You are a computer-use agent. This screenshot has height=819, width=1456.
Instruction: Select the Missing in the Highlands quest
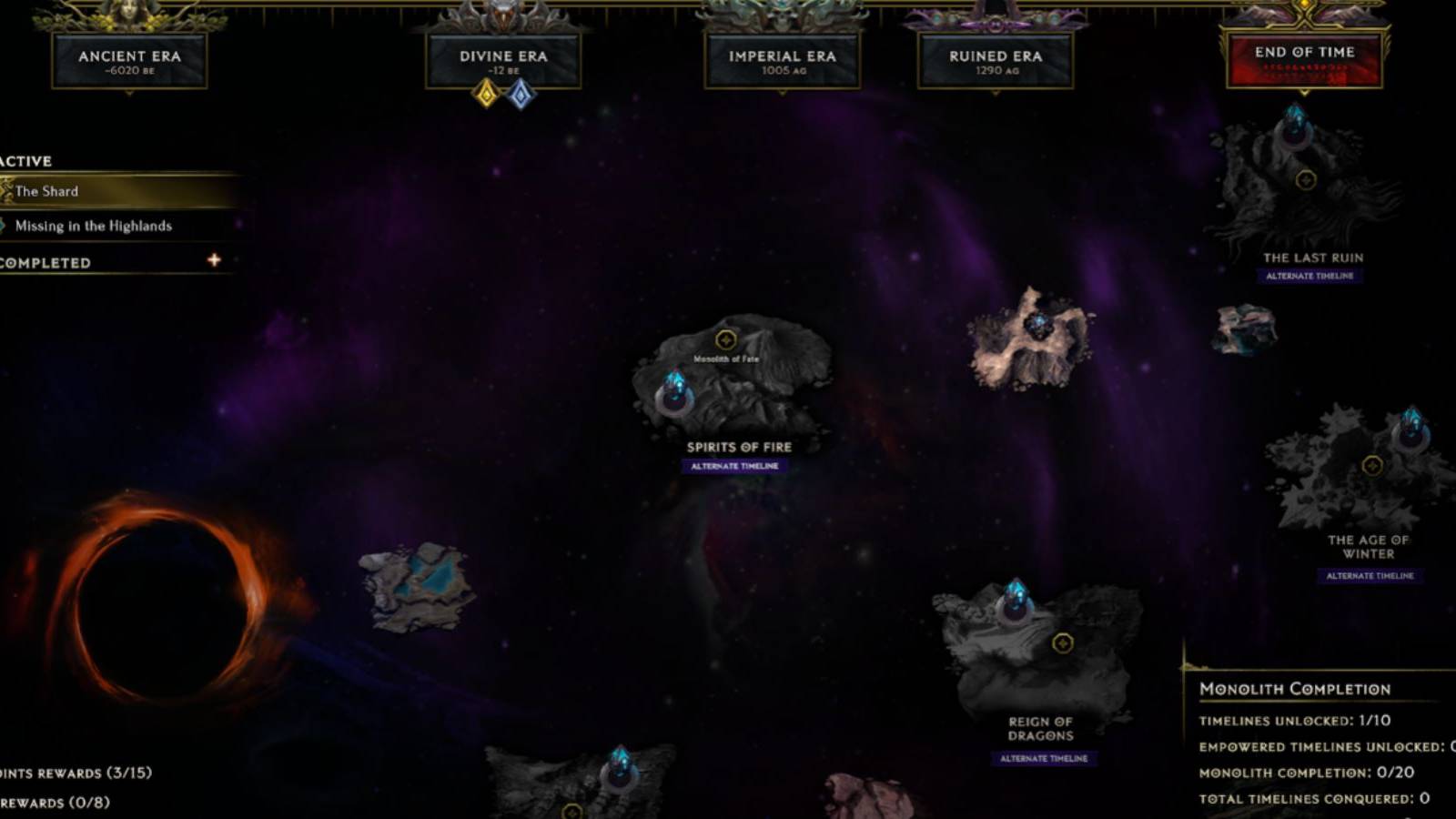95,226
